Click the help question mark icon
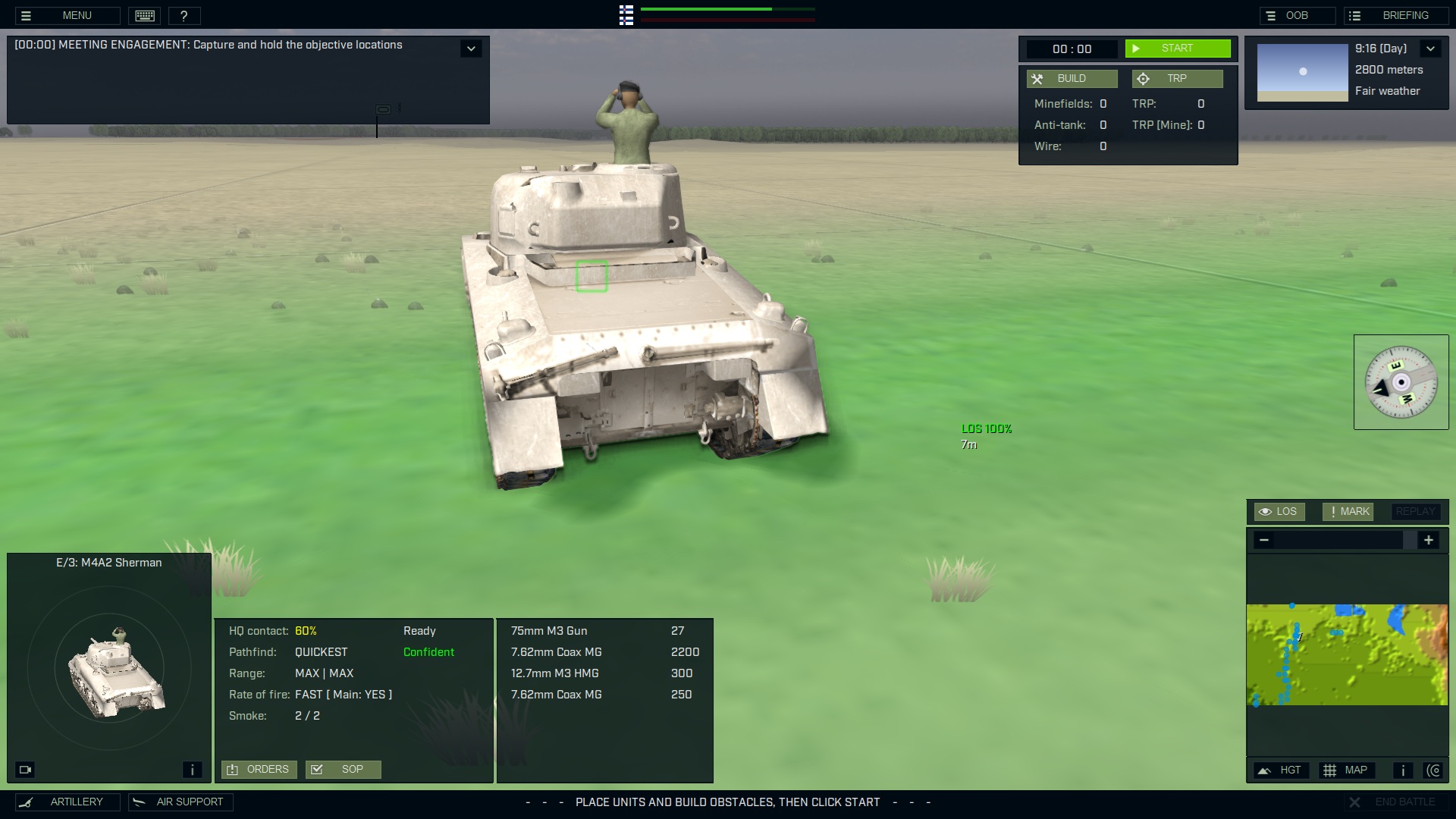The width and height of the screenshot is (1456, 819). click(x=184, y=15)
